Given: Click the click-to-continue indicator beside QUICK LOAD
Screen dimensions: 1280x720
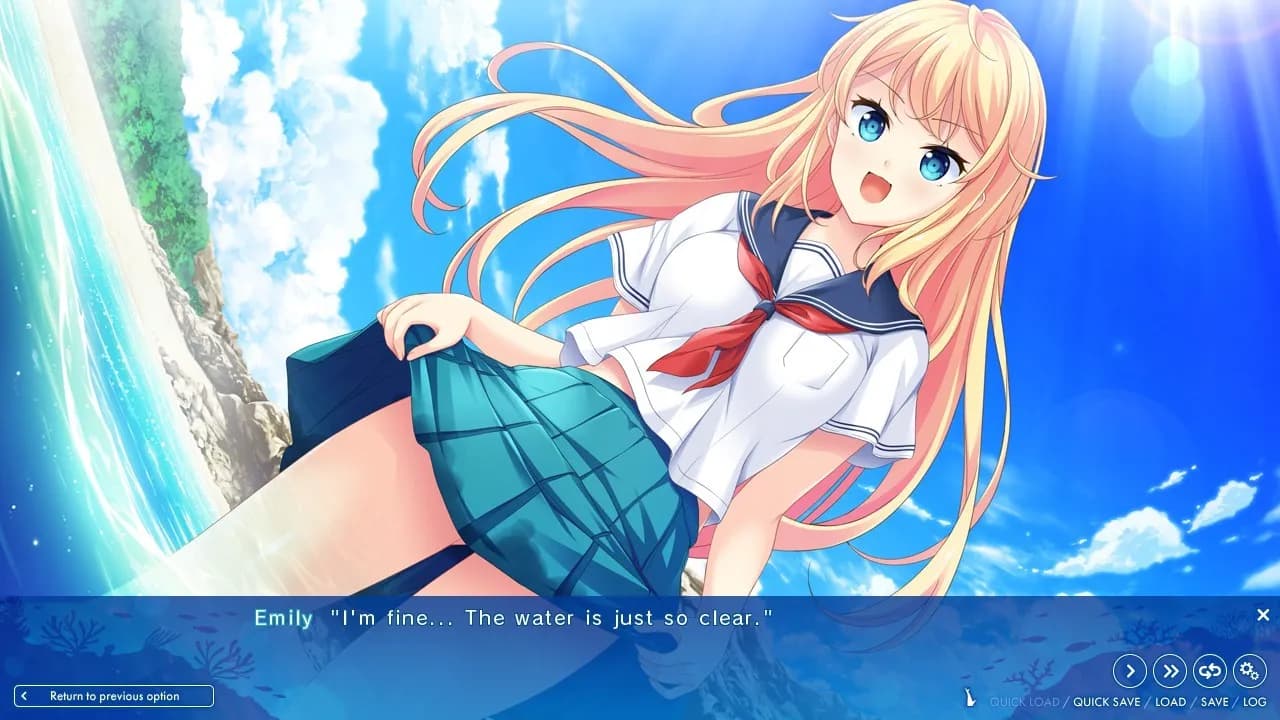Looking at the screenshot, I should pyautogui.click(x=970, y=696).
